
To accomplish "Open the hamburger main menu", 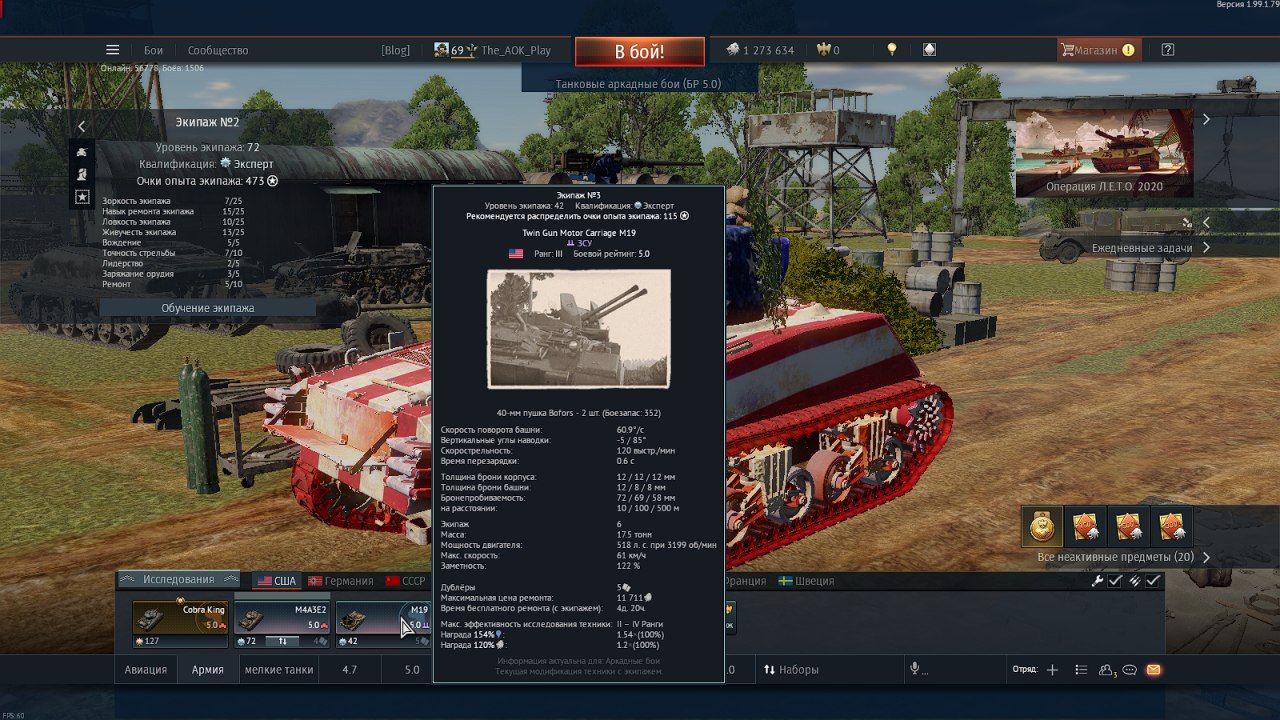I will (113, 50).
